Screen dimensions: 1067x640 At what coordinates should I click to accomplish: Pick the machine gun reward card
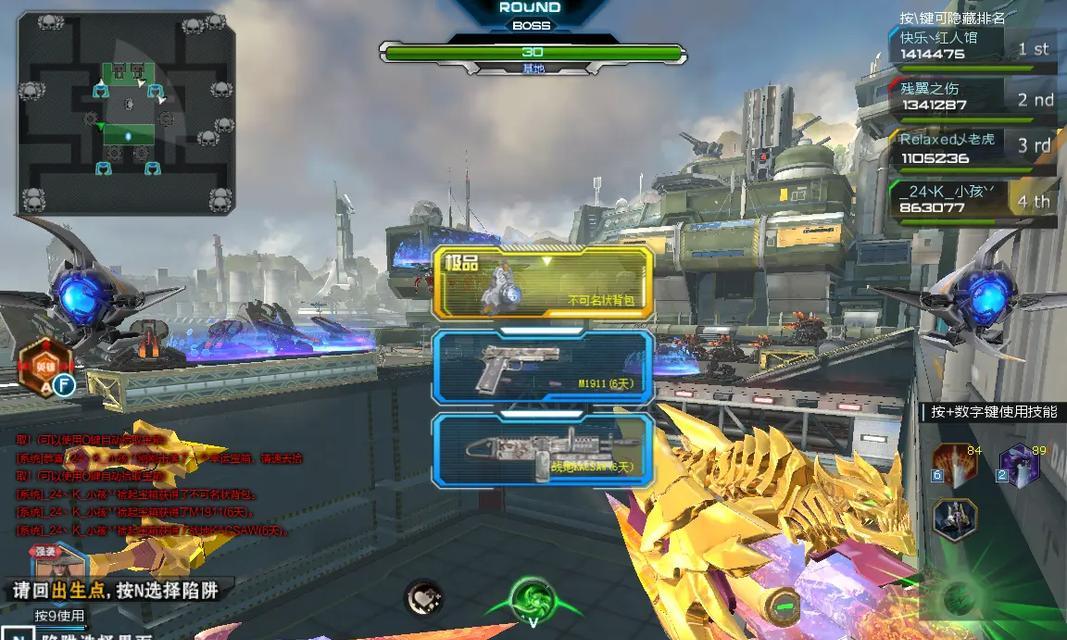pos(543,450)
